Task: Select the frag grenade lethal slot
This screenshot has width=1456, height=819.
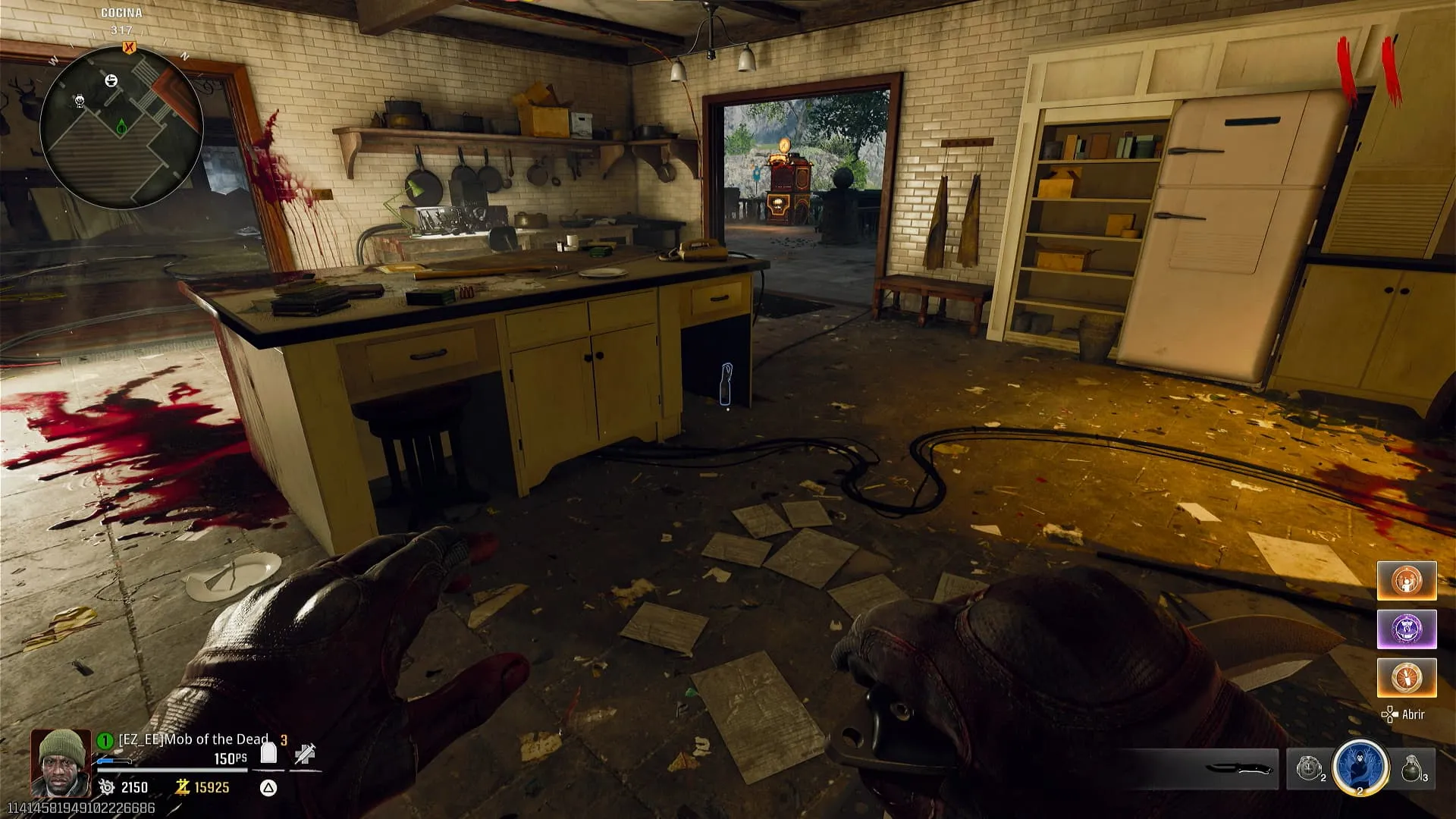Action: click(1410, 768)
